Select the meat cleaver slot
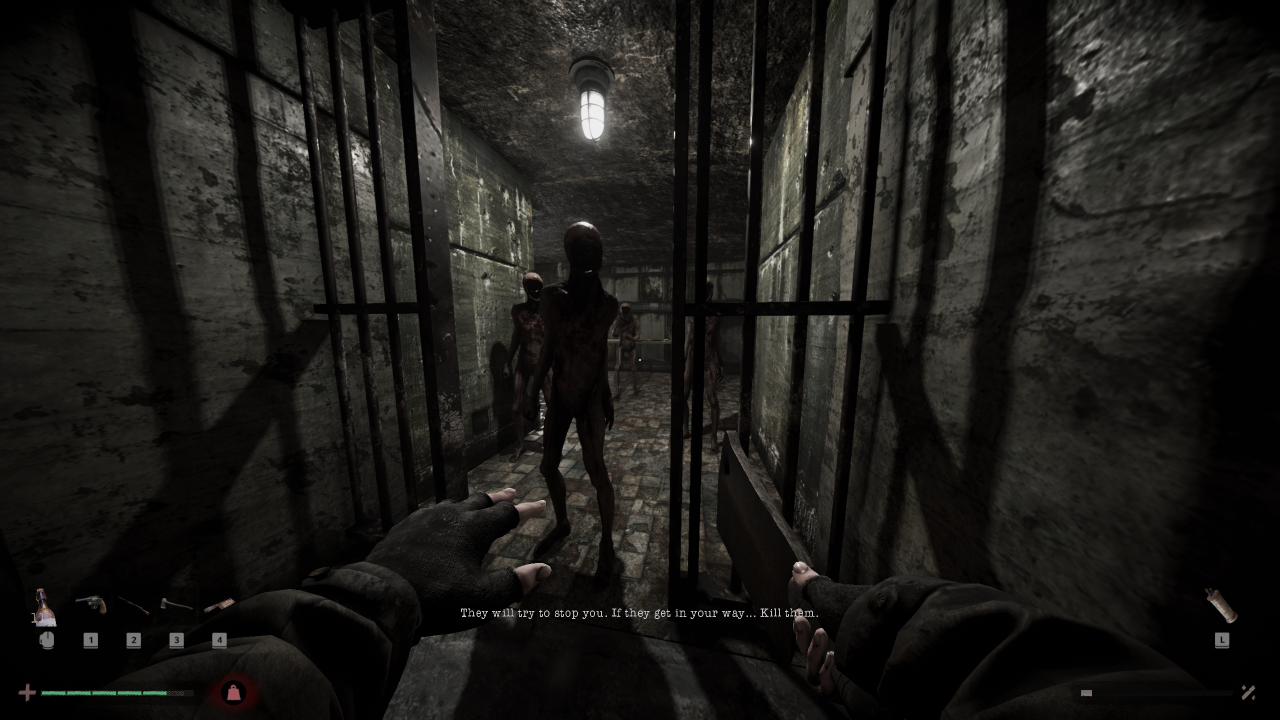 pyautogui.click(x=219, y=605)
